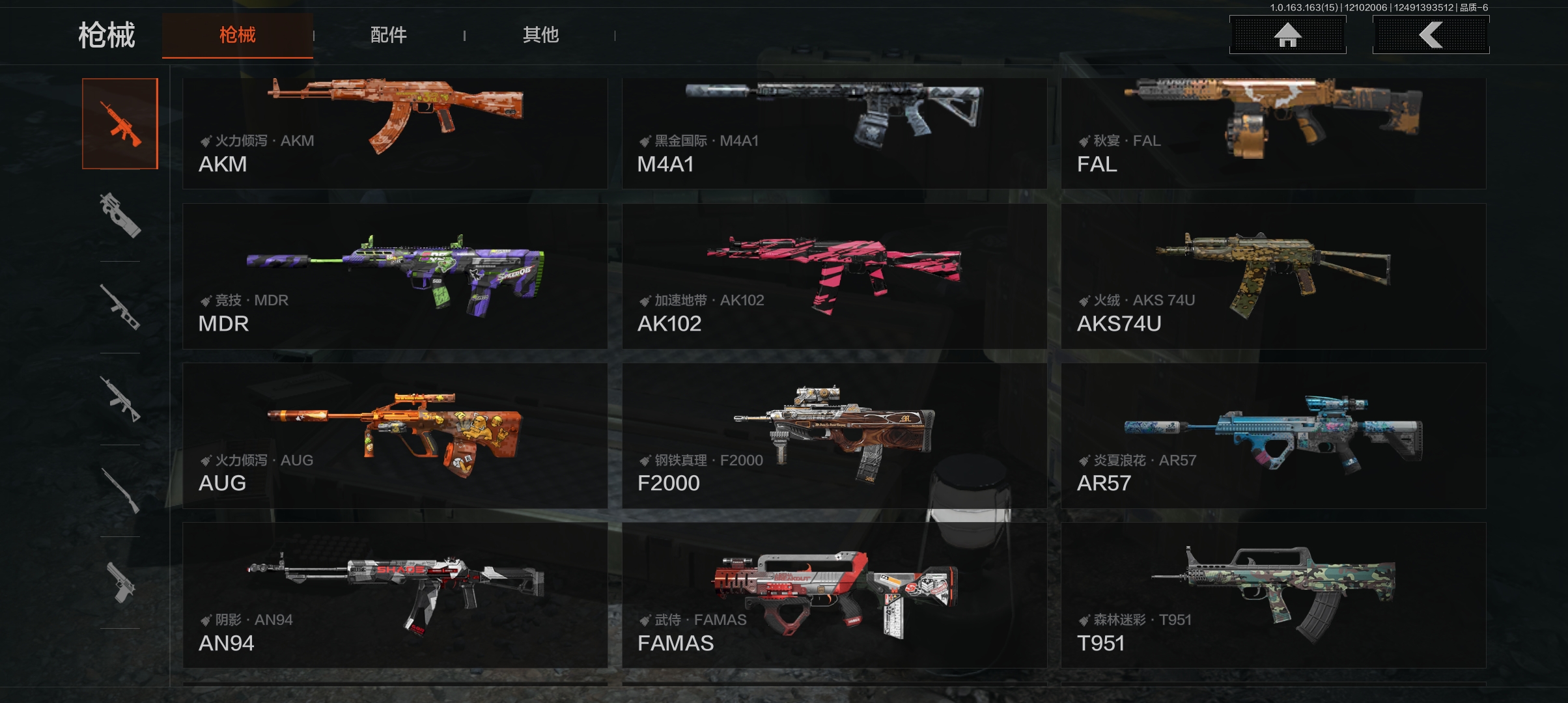The width and height of the screenshot is (1568, 703).
Task: Open the red FAMAS weapon card
Action: 834,596
